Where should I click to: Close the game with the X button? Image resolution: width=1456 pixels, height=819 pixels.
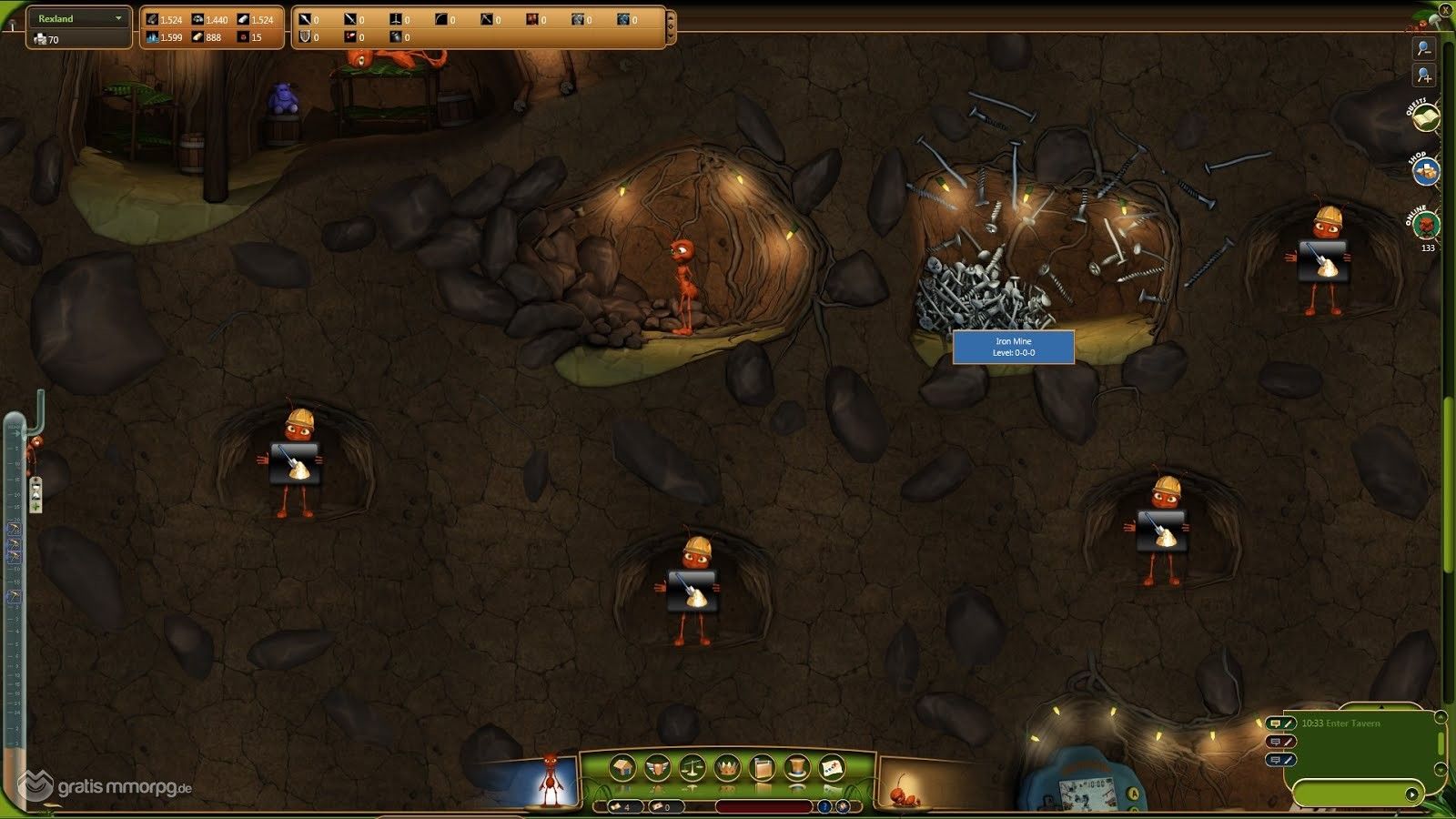click(1445, 9)
